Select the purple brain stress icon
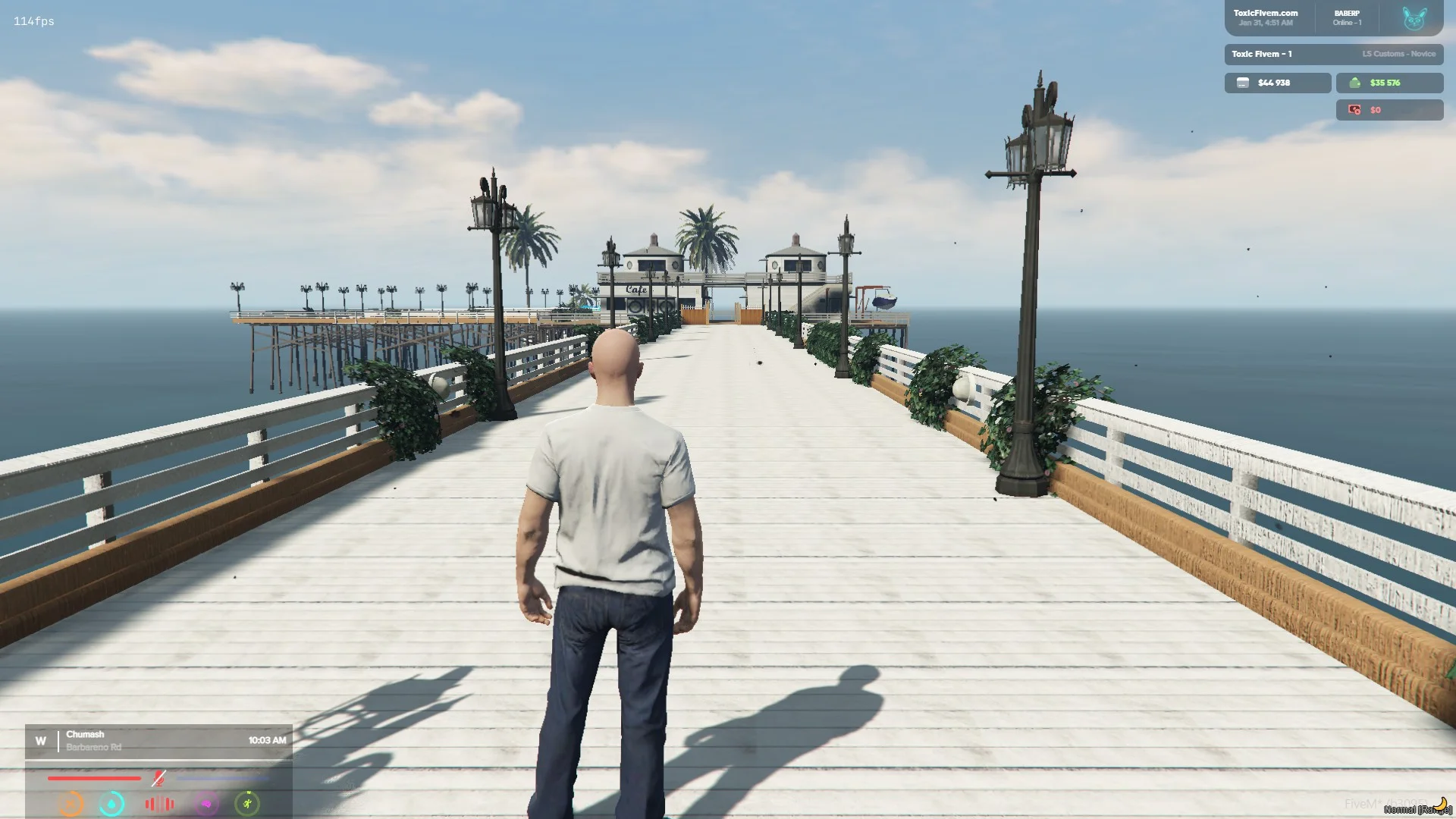Screen dimensions: 1456x819 [206, 803]
